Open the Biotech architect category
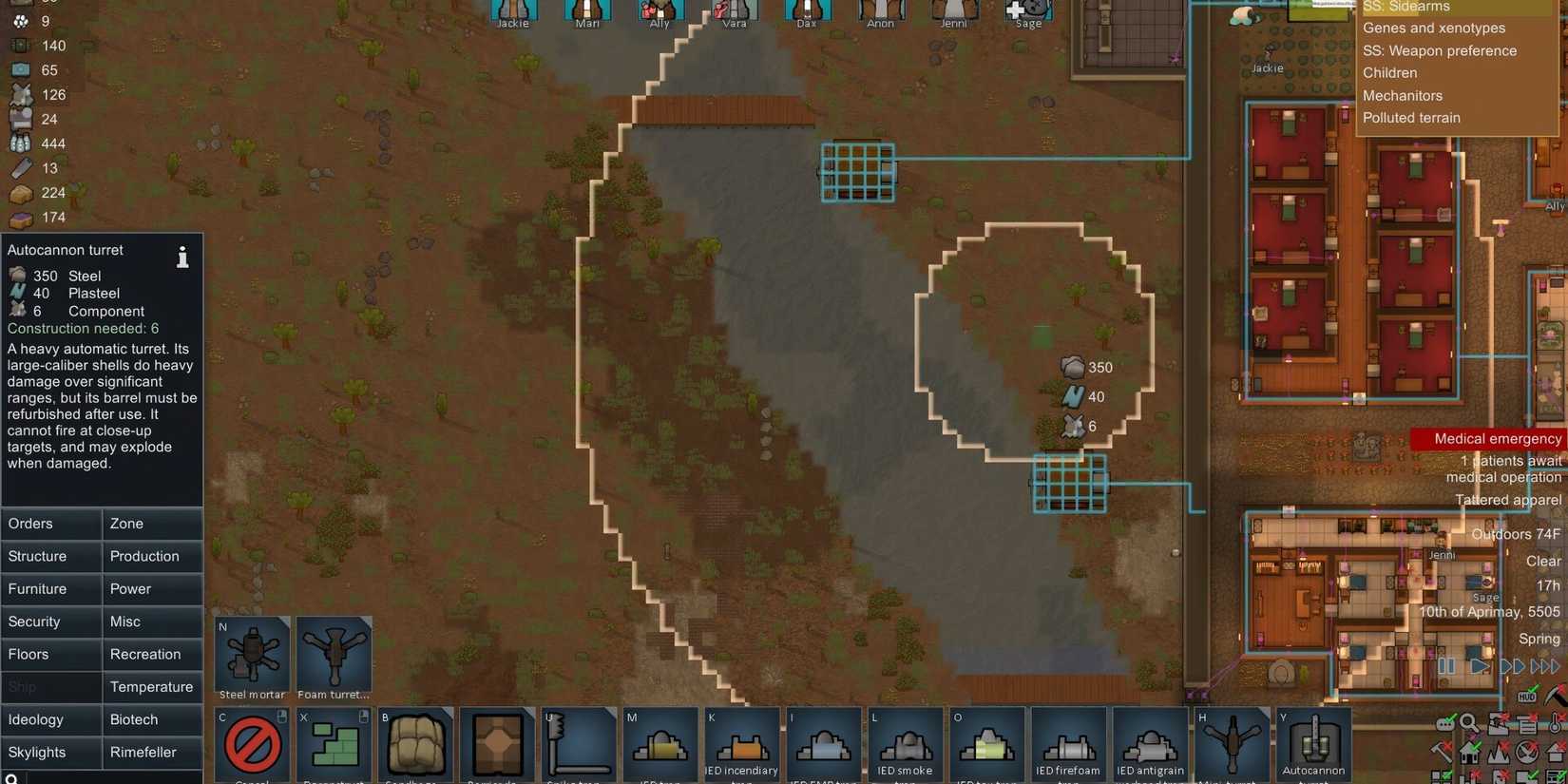 pos(152,719)
